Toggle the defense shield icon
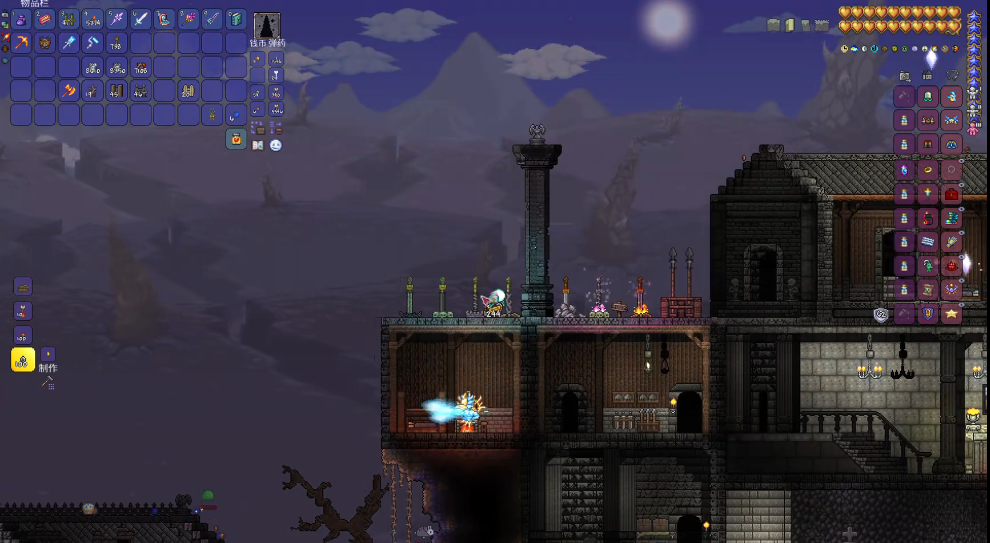 point(881,315)
